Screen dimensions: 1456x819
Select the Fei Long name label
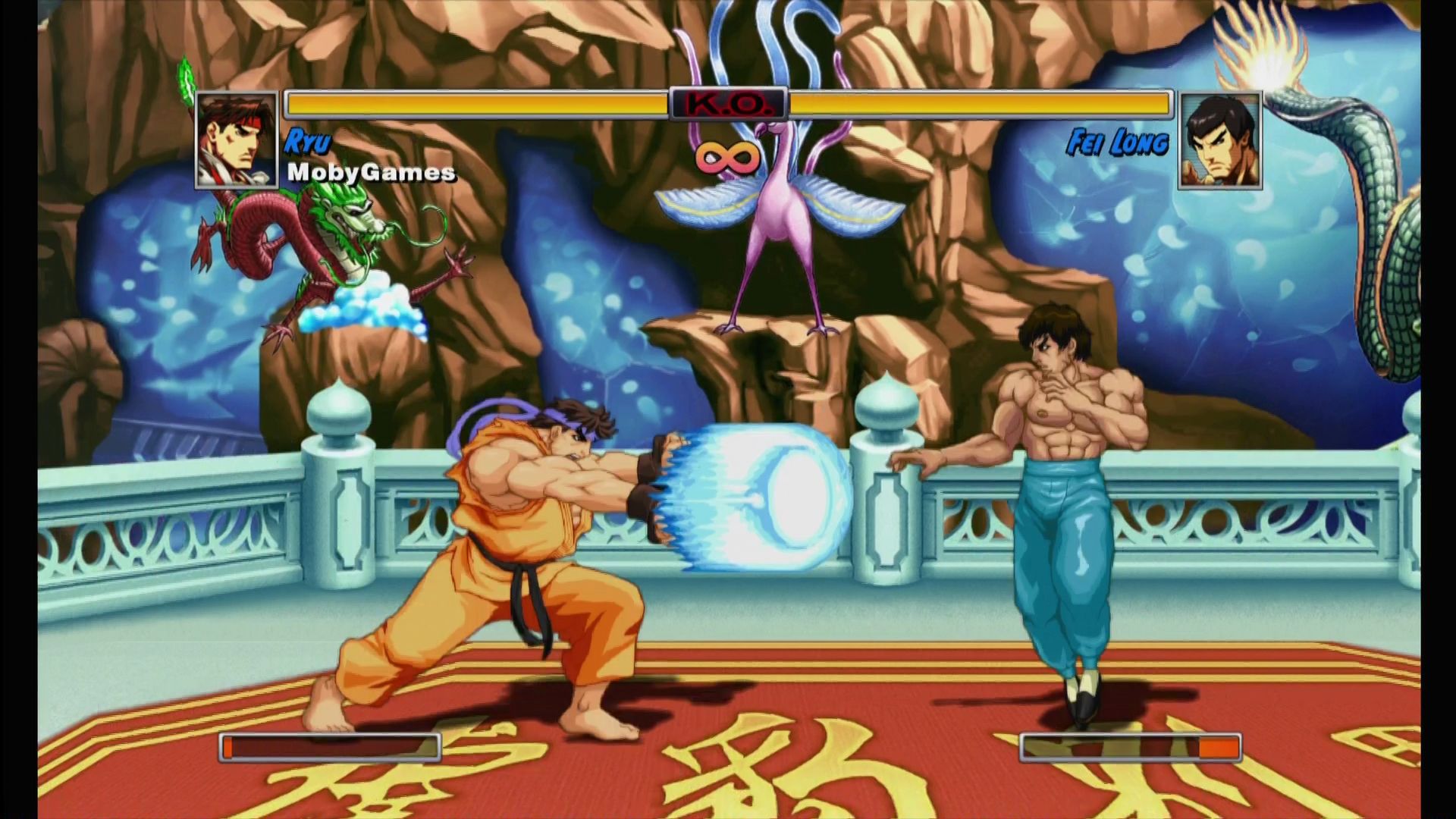1119,140
